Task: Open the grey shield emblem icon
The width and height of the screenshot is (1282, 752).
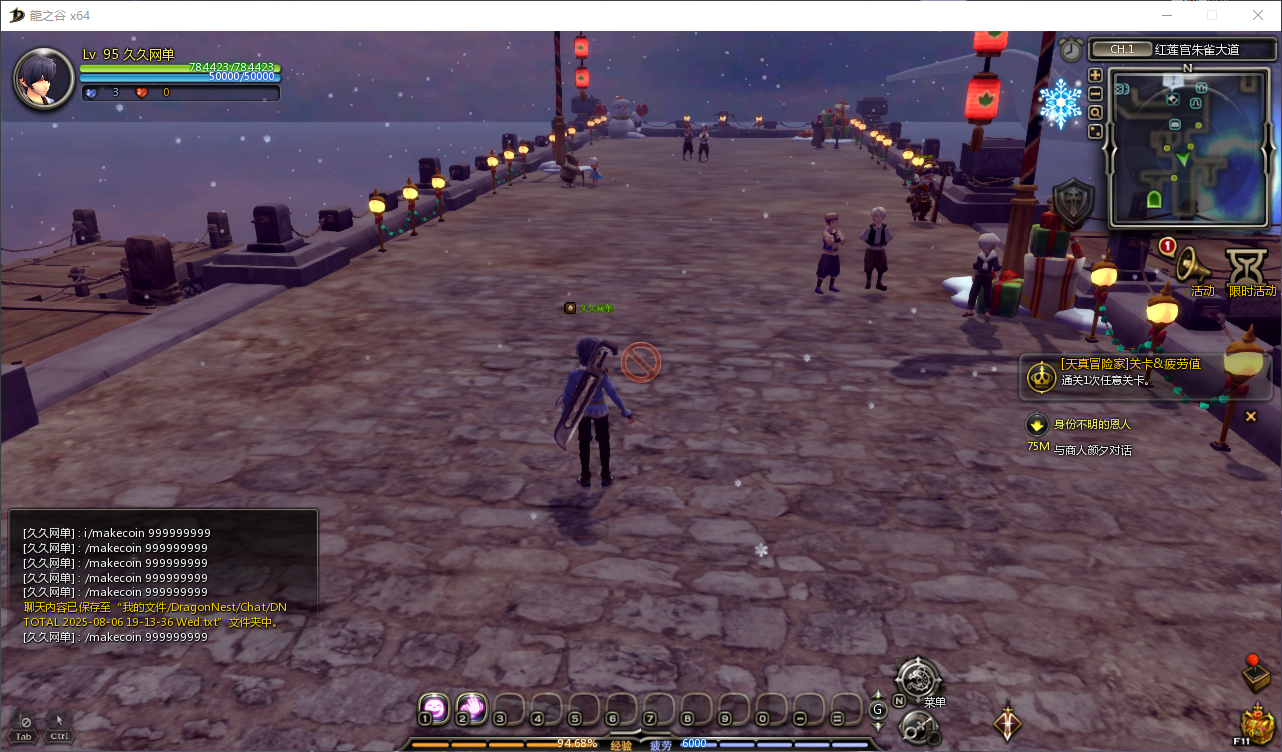Action: (1075, 205)
